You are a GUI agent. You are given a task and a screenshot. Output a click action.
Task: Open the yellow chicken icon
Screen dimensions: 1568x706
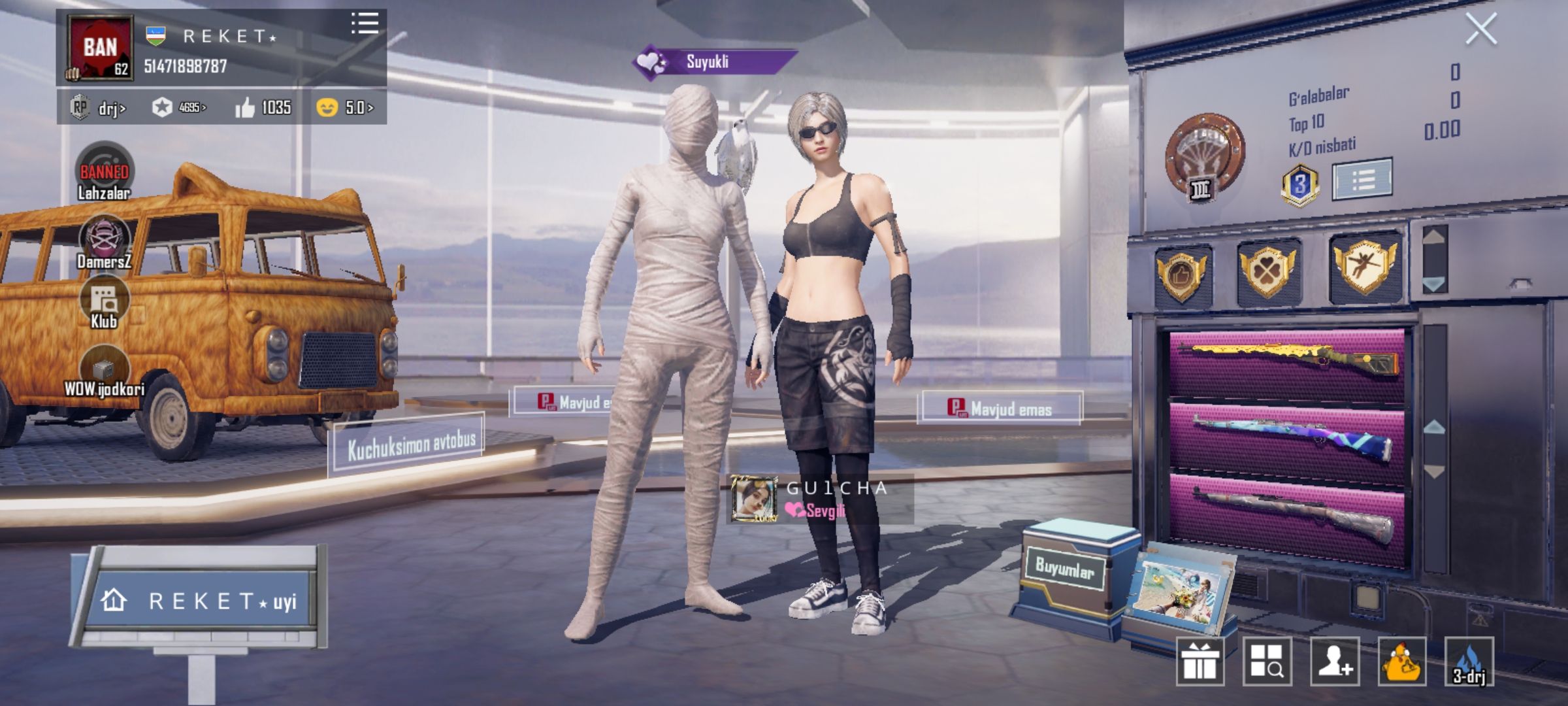[1402, 662]
